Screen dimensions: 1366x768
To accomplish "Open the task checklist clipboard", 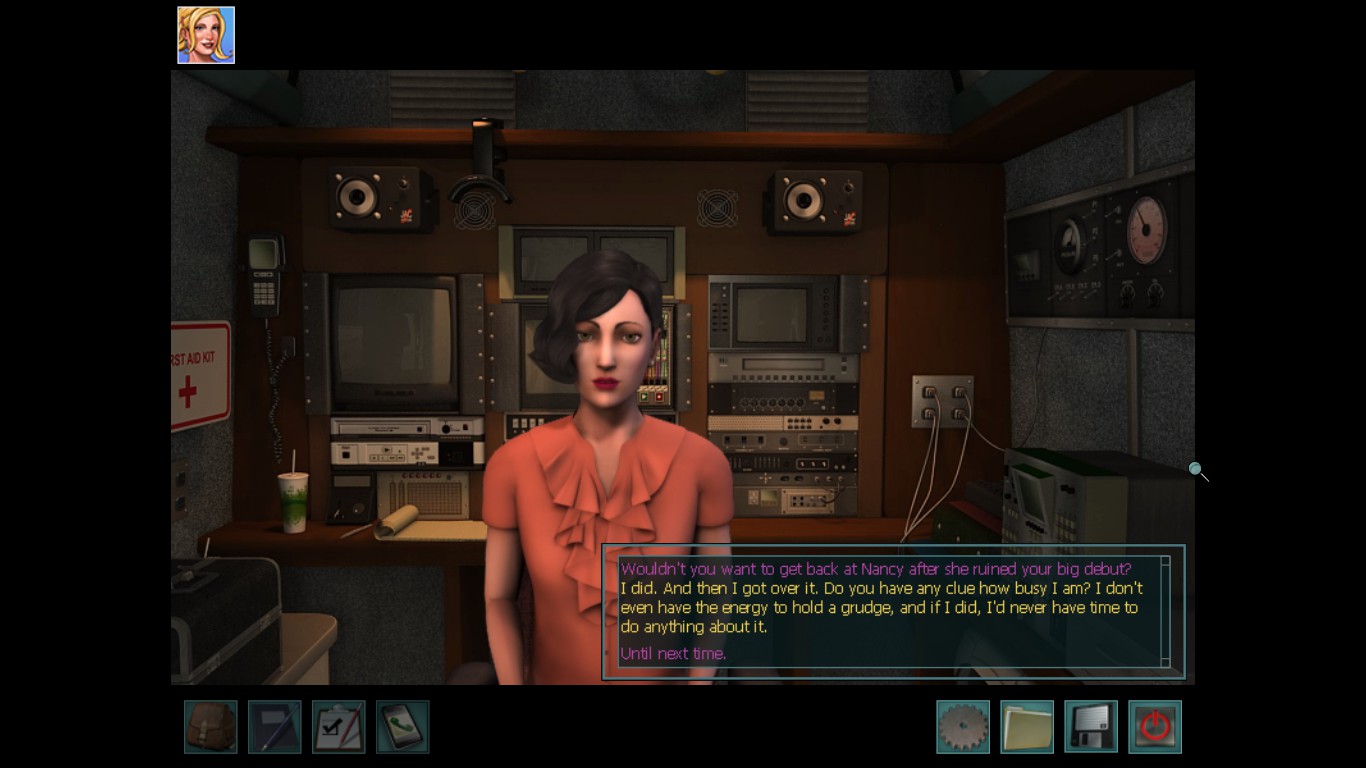I will pos(338,726).
